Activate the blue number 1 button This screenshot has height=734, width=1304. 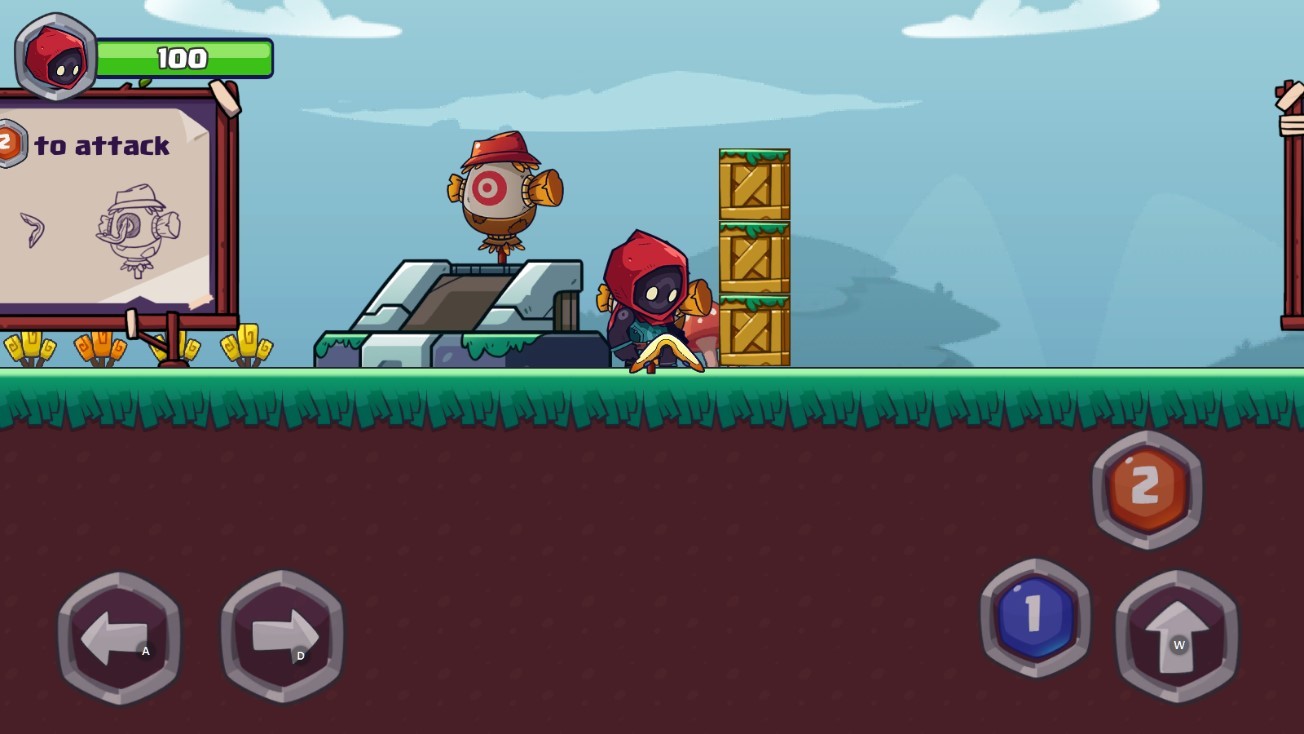(1035, 616)
